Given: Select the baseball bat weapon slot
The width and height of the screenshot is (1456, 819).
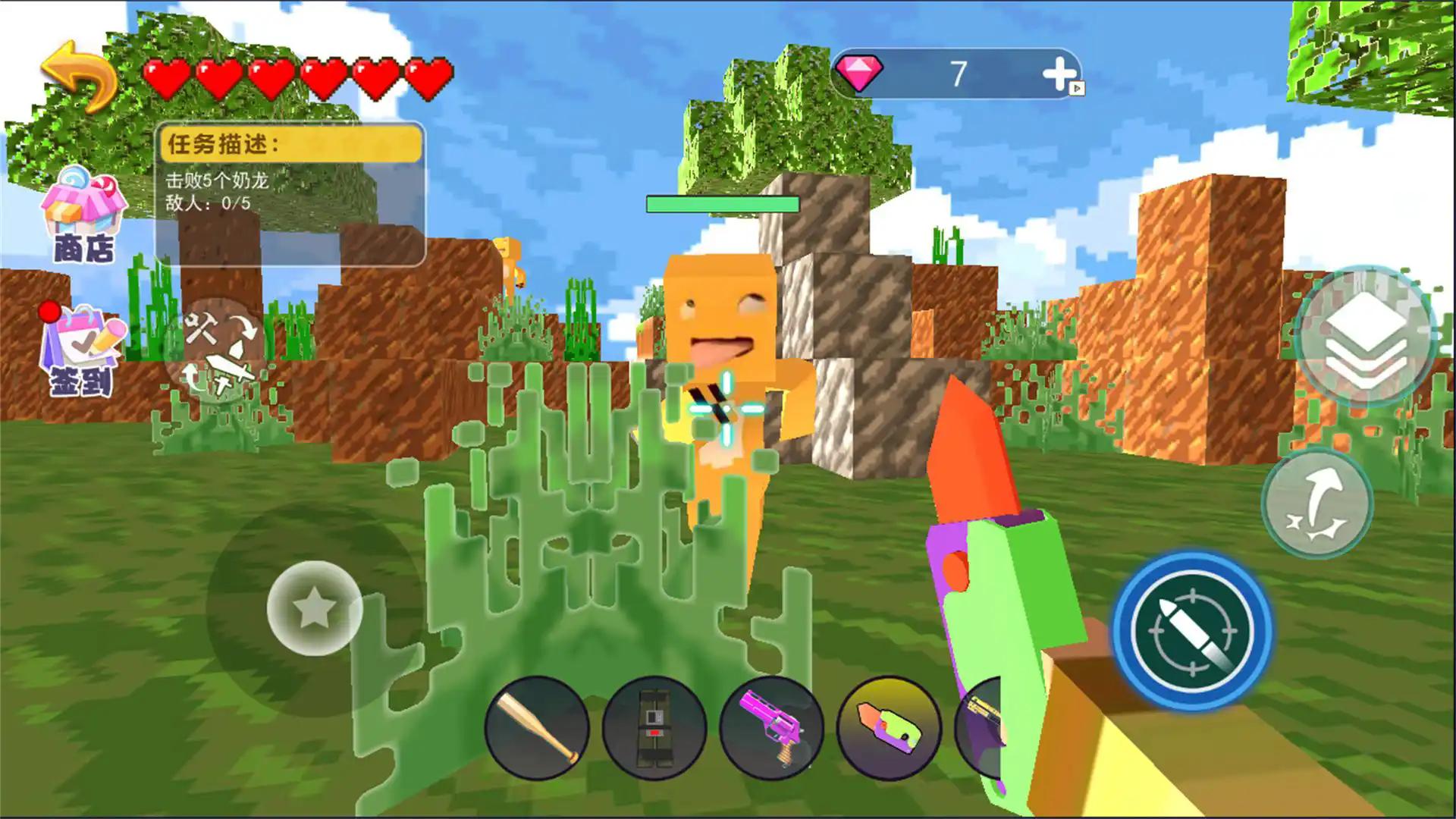Looking at the screenshot, I should click(537, 728).
